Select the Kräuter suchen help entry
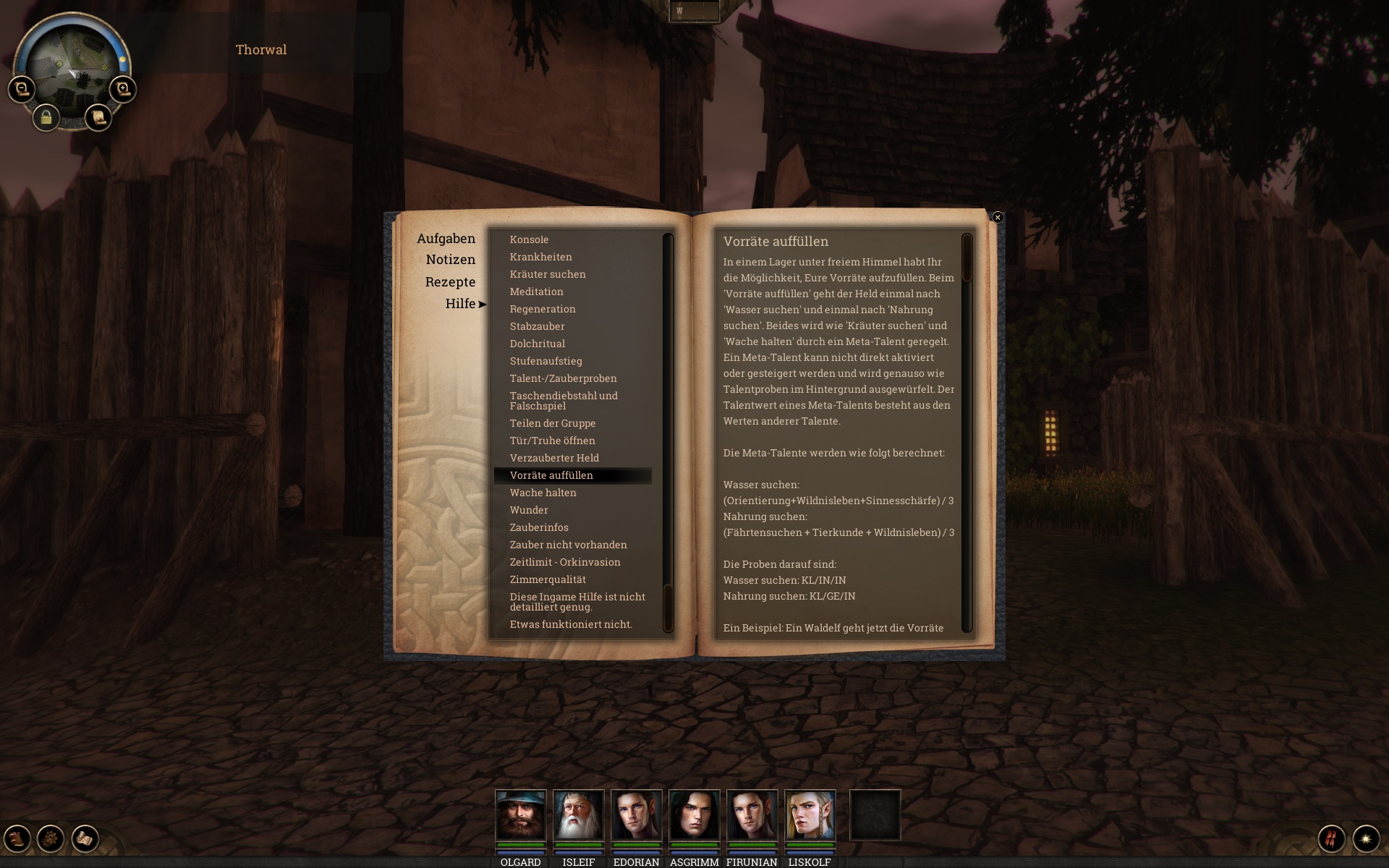The width and height of the screenshot is (1389, 868). click(x=548, y=274)
